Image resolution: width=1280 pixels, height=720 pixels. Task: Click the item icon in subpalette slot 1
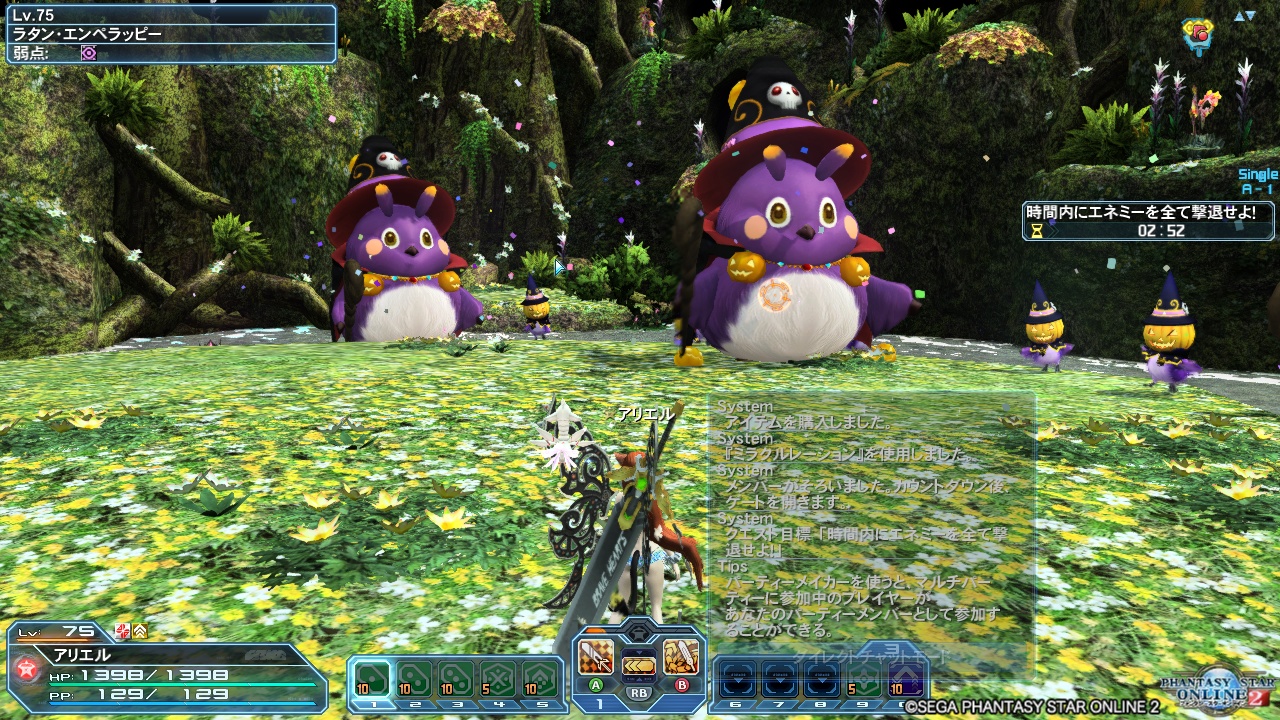(371, 678)
